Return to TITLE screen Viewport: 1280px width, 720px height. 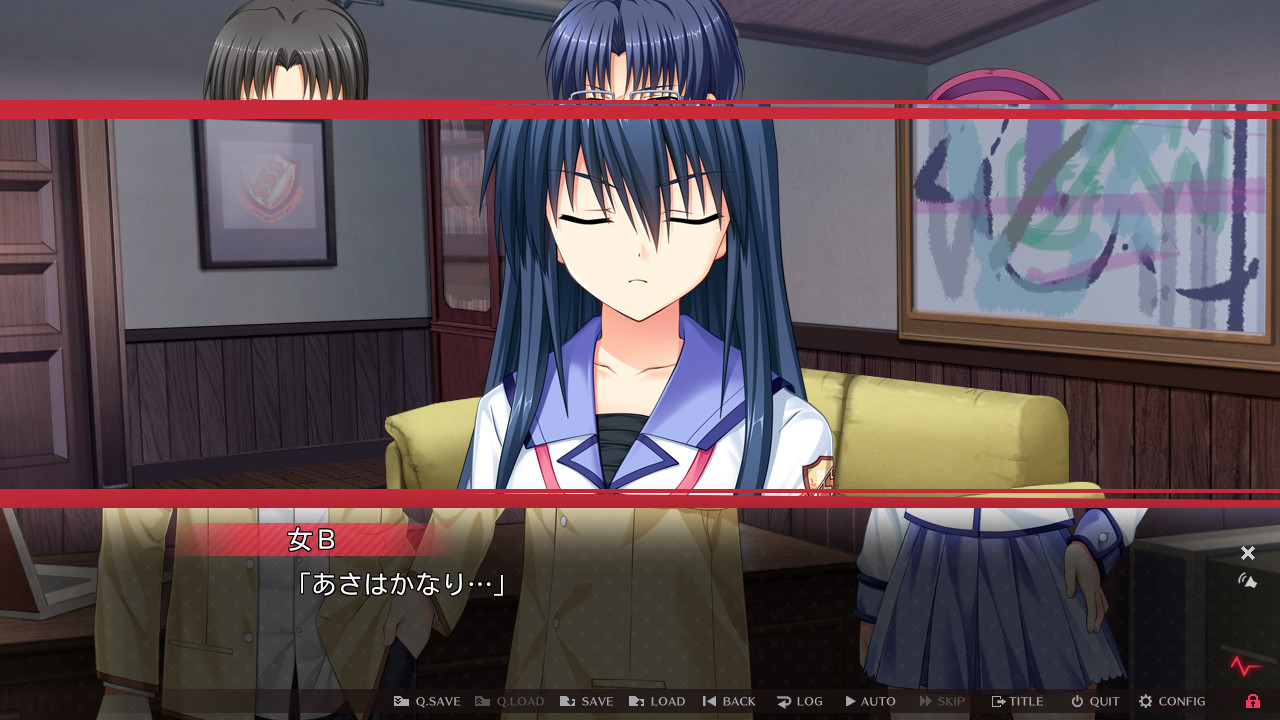pyautogui.click(x=1016, y=701)
